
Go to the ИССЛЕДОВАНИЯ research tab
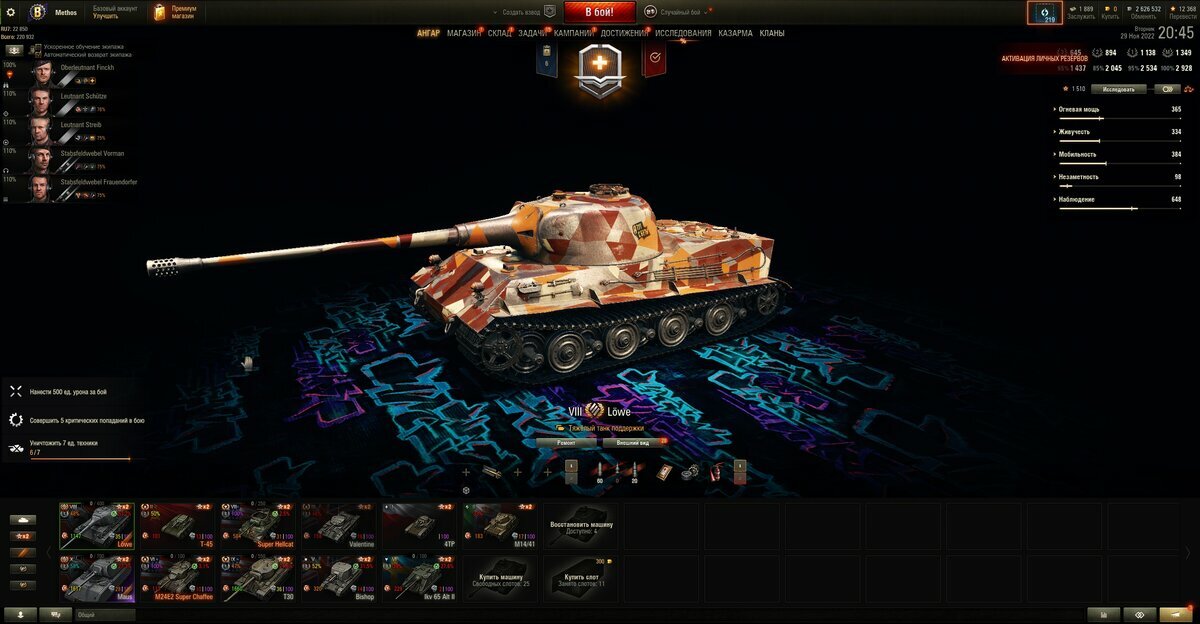tap(683, 33)
